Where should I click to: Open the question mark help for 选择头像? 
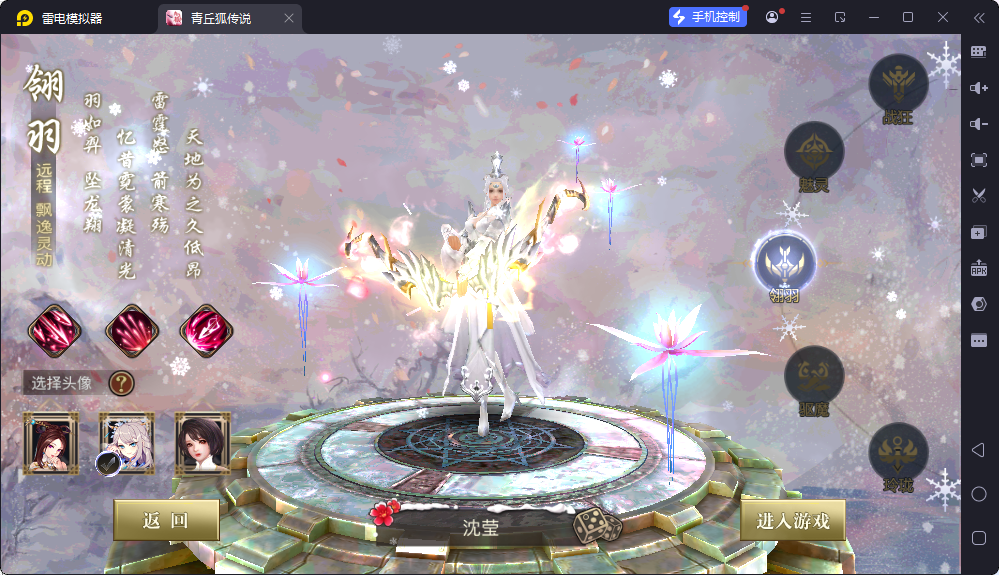coord(121,382)
